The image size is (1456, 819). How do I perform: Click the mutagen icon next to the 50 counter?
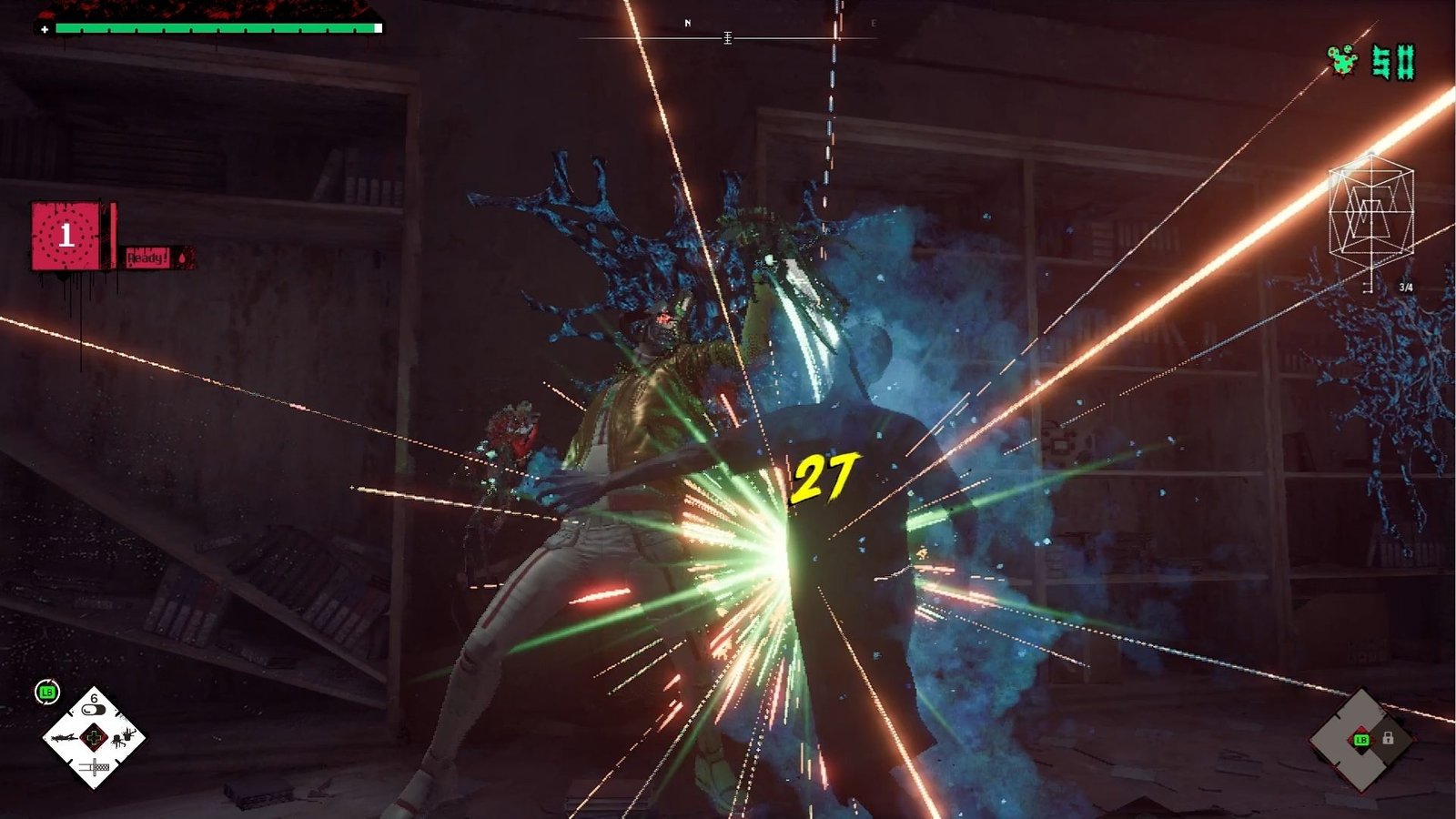(1342, 62)
